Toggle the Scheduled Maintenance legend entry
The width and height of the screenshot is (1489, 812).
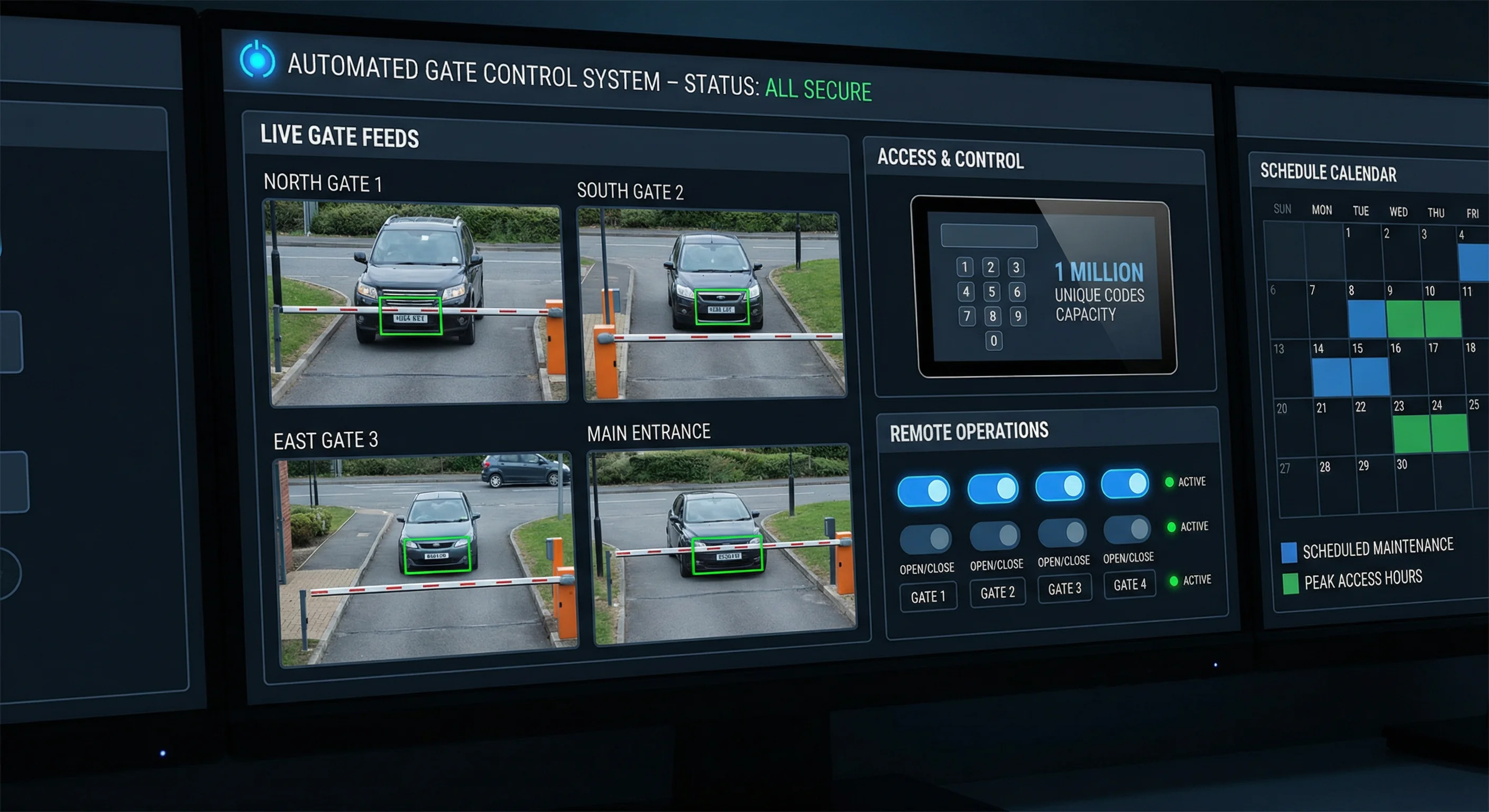pos(1367,550)
